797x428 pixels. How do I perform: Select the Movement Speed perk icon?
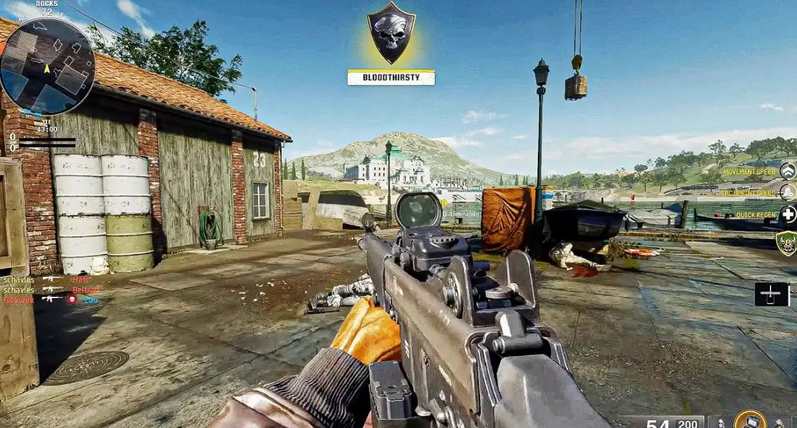click(x=787, y=171)
